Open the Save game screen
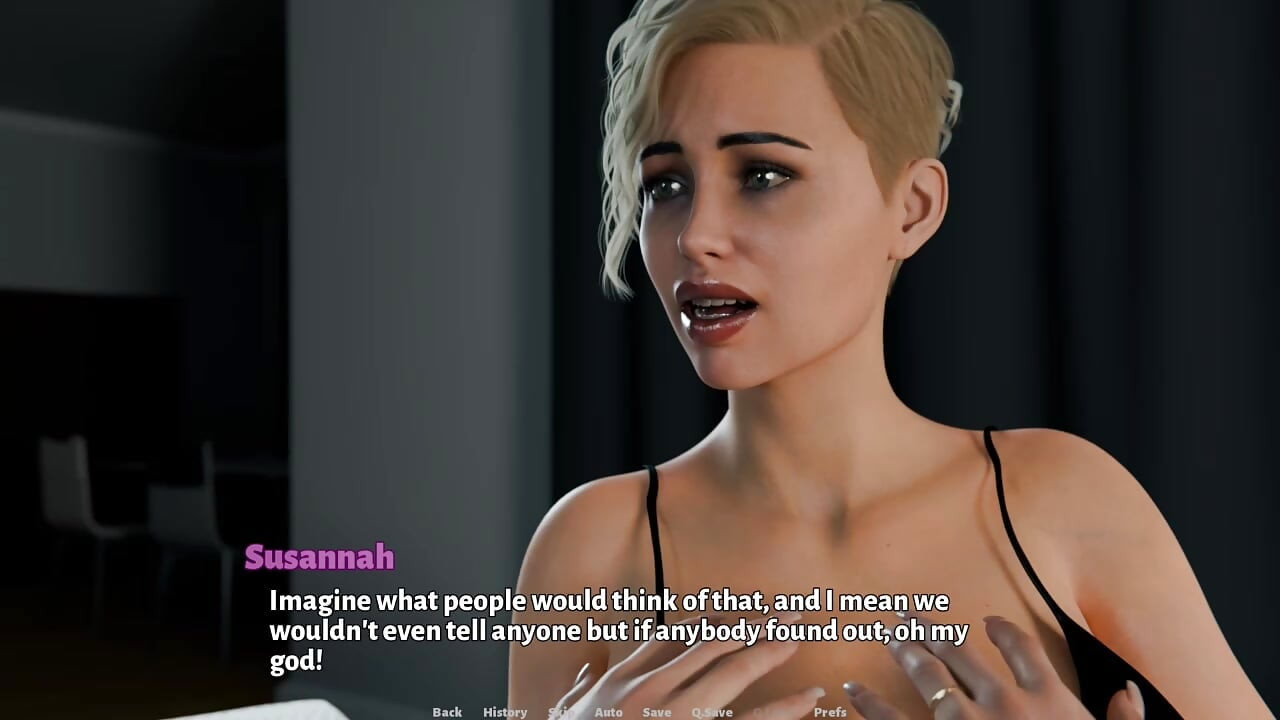 point(657,712)
